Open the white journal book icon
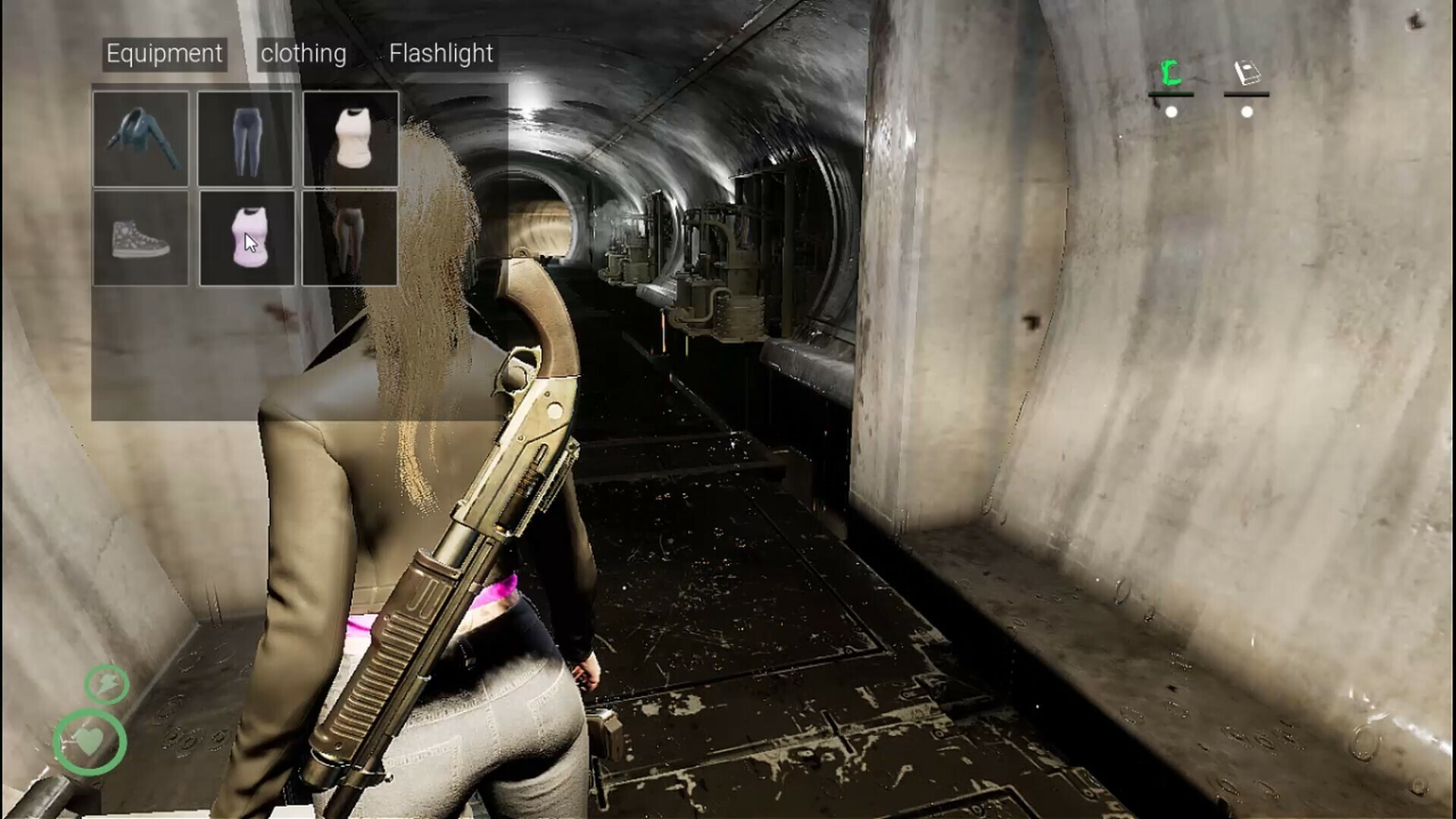Viewport: 1456px width, 819px height. tap(1247, 74)
